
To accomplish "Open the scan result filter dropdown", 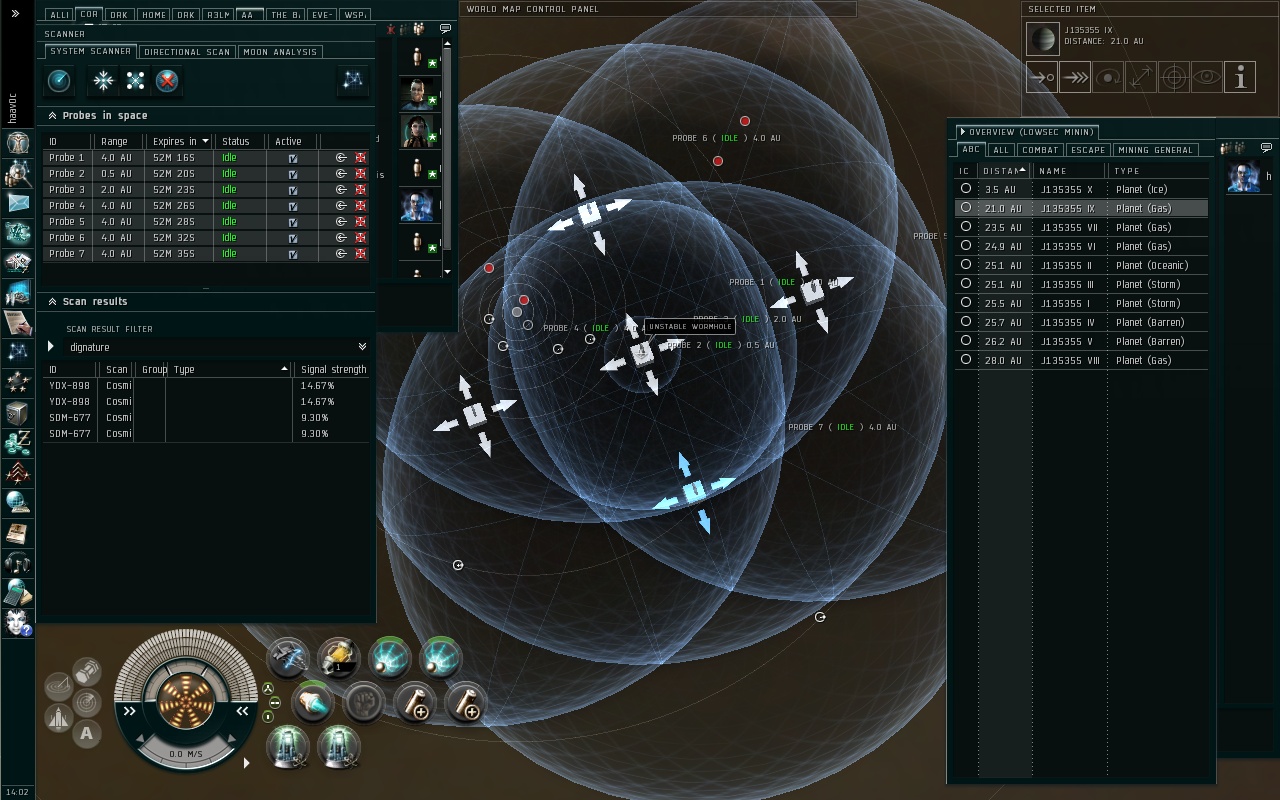I will (362, 347).
